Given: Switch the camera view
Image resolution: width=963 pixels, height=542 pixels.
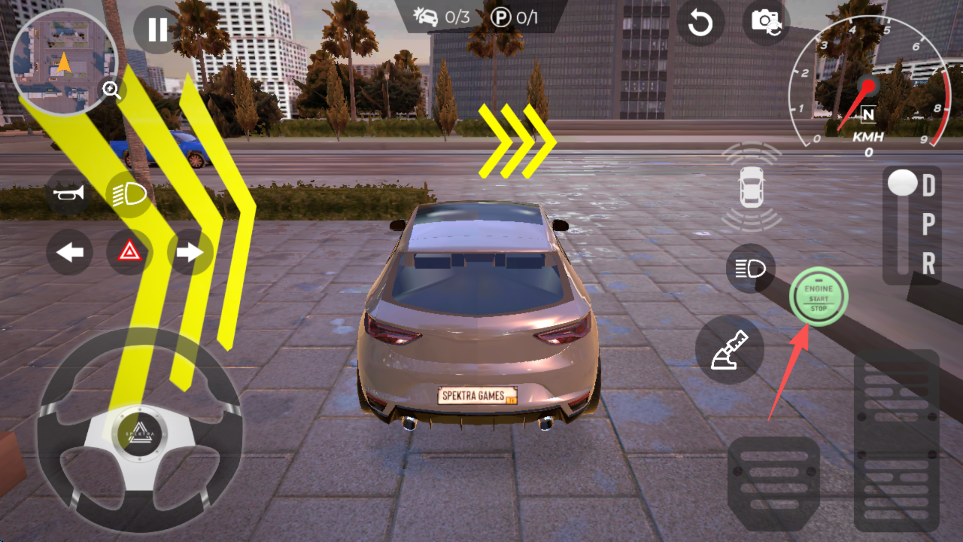Looking at the screenshot, I should [x=766, y=21].
